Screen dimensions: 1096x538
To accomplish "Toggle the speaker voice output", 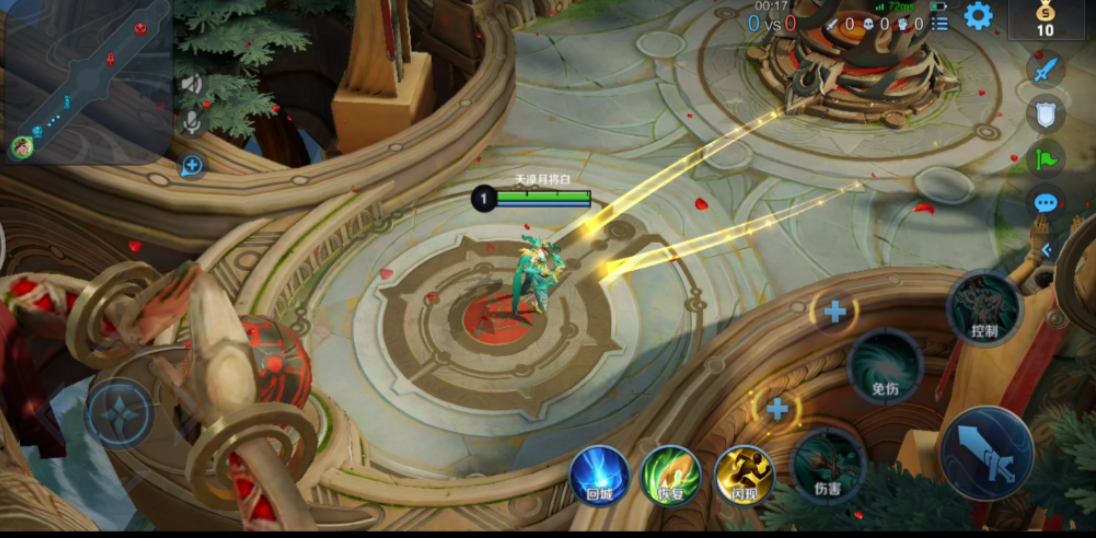I will [191, 84].
